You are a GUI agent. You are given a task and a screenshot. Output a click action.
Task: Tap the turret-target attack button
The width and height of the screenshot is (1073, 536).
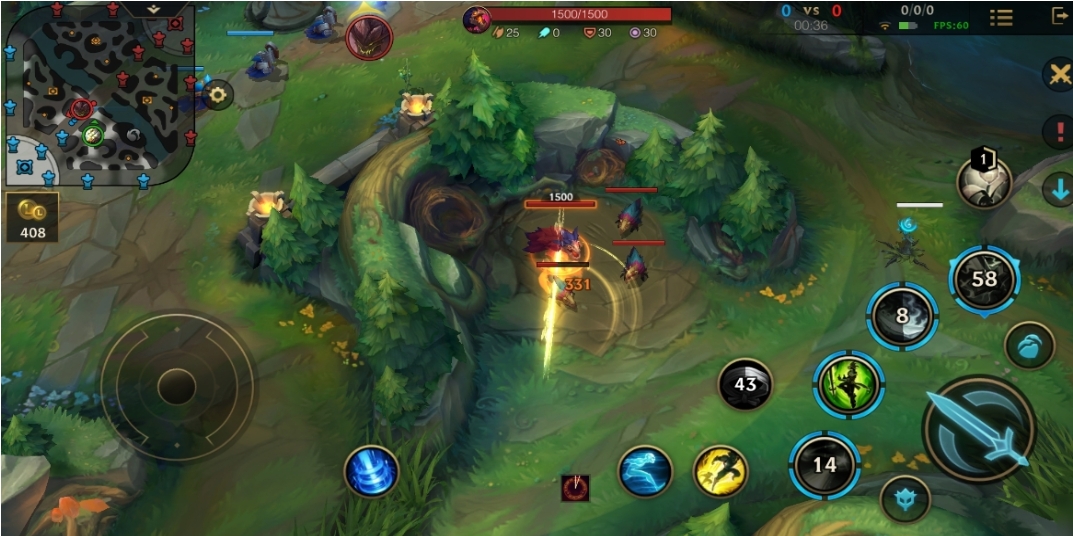click(x=903, y=498)
